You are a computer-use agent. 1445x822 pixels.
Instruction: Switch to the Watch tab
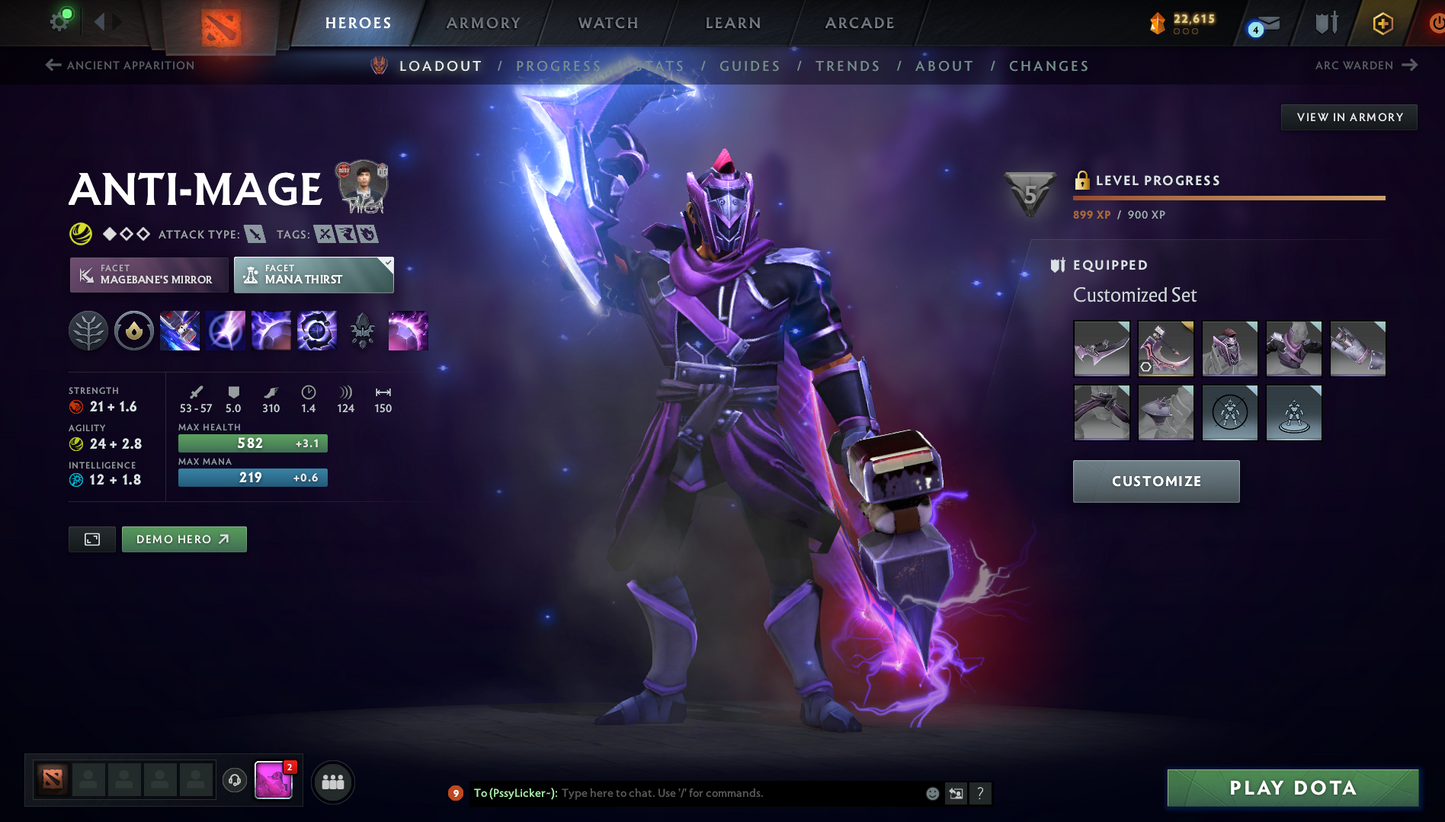[x=608, y=23]
